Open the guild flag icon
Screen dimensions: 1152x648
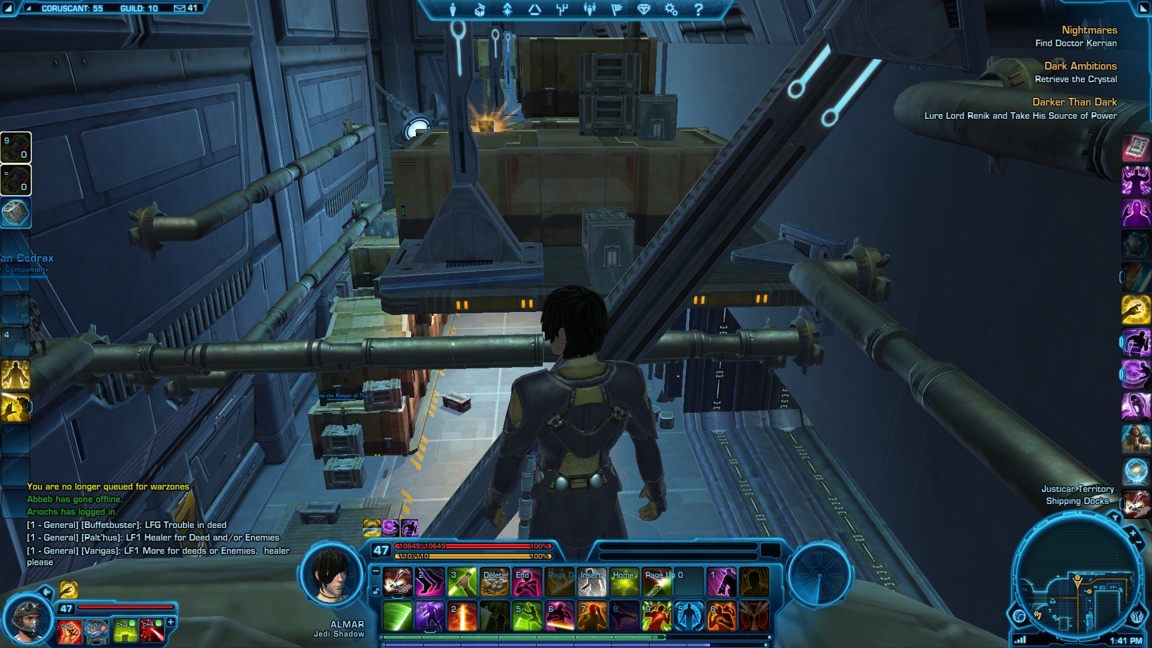(x=616, y=10)
